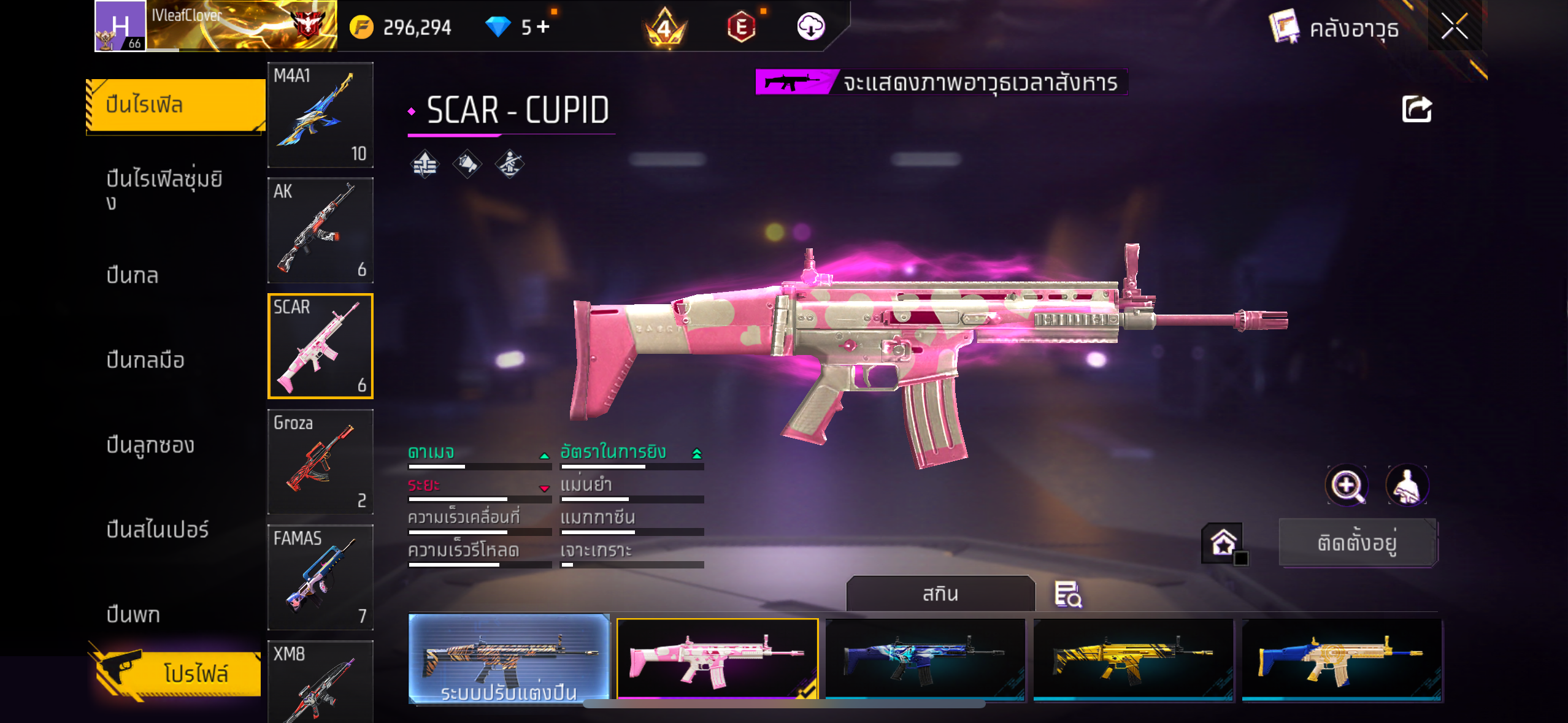Pick the Groza weapon tile
The height and width of the screenshot is (723, 1568).
pyautogui.click(x=320, y=462)
